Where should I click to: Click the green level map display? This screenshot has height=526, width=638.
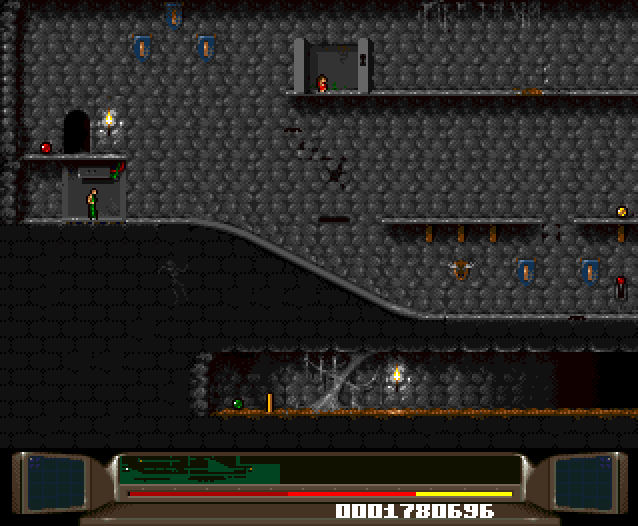pyautogui.click(x=198, y=469)
